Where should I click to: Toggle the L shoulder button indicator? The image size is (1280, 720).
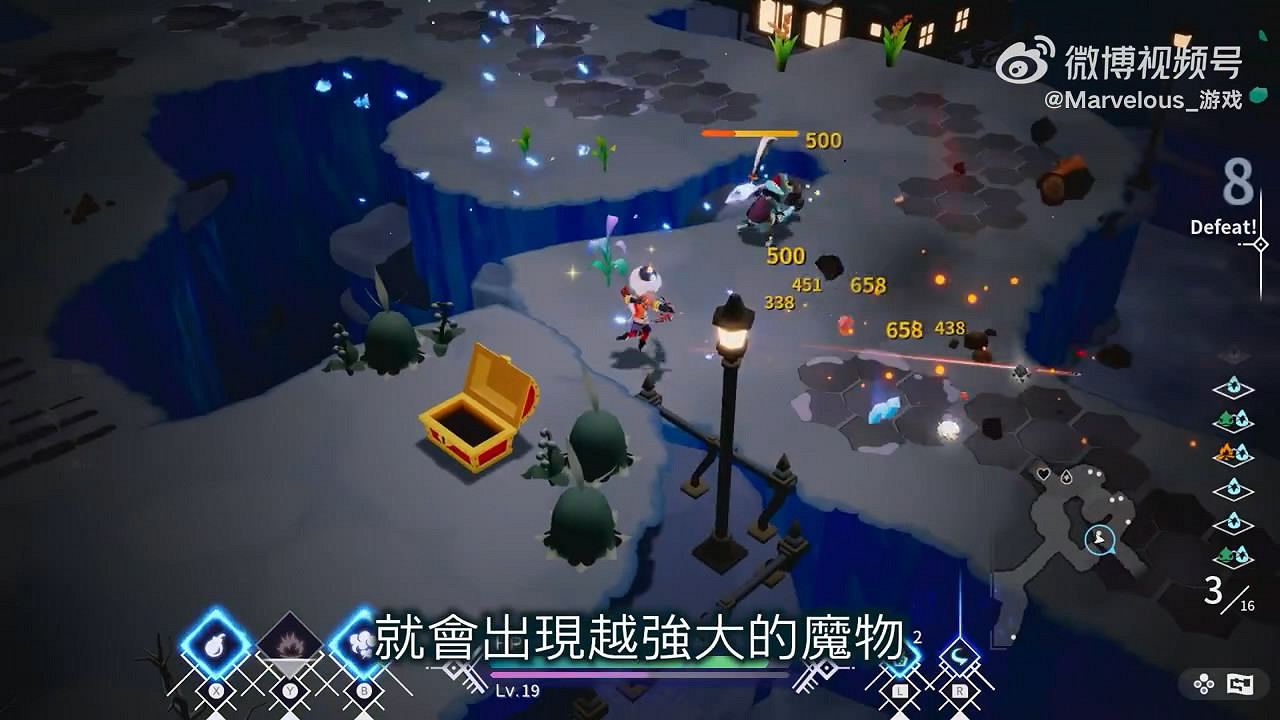(x=899, y=690)
